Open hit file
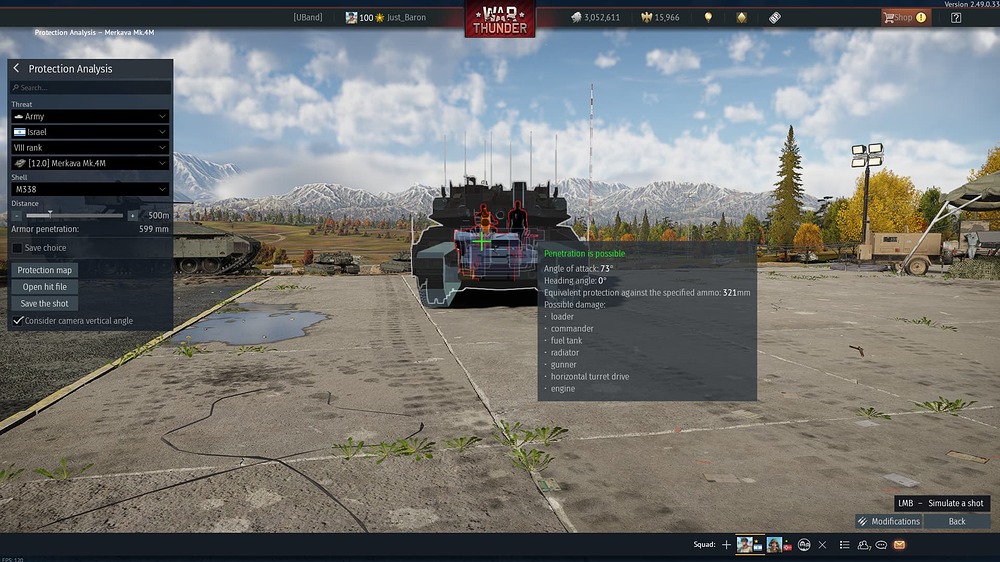This screenshot has width=1000, height=562. (45, 287)
